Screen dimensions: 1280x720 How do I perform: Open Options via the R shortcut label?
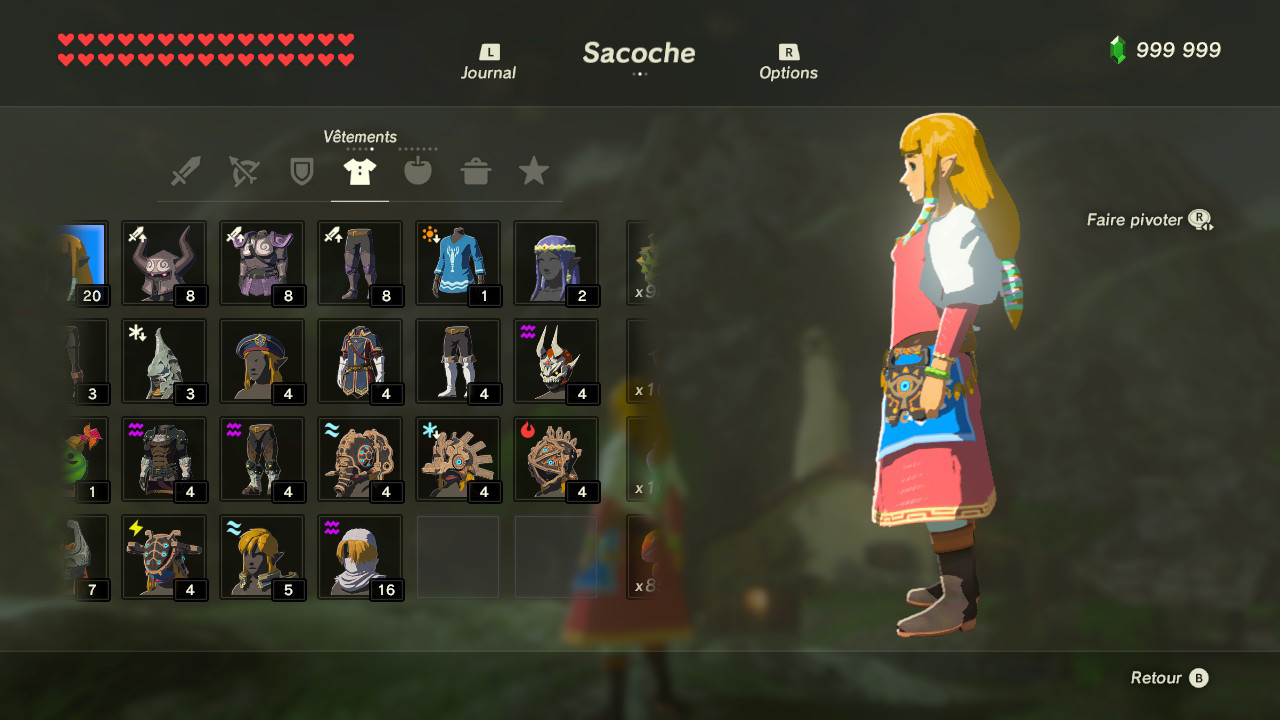(788, 60)
